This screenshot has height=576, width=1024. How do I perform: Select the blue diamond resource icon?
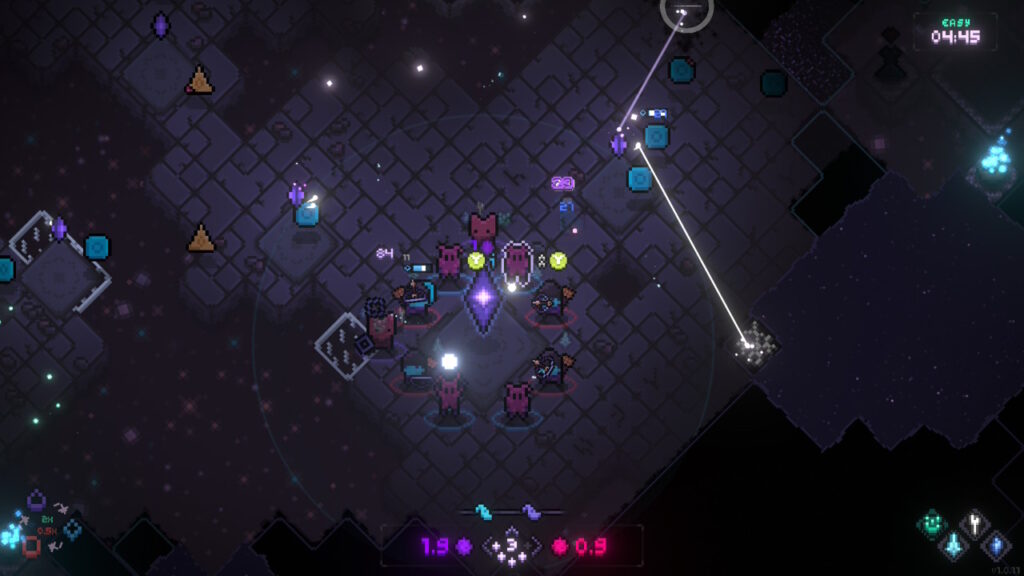(72, 529)
